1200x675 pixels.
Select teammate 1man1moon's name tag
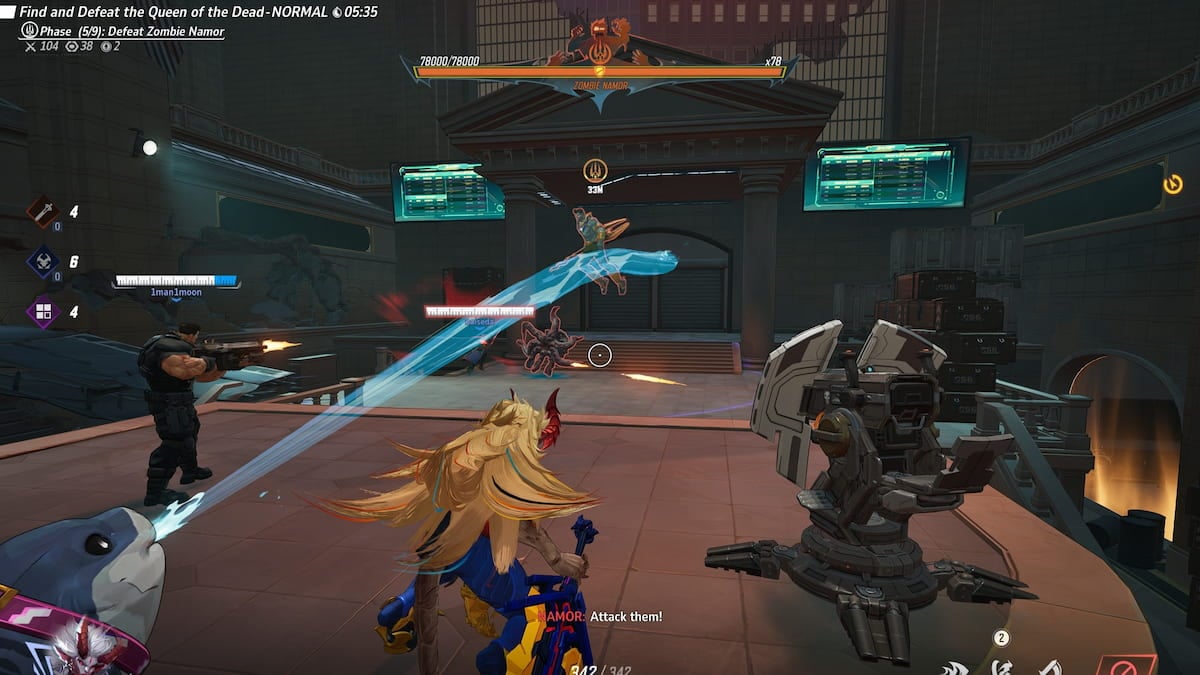(x=176, y=292)
